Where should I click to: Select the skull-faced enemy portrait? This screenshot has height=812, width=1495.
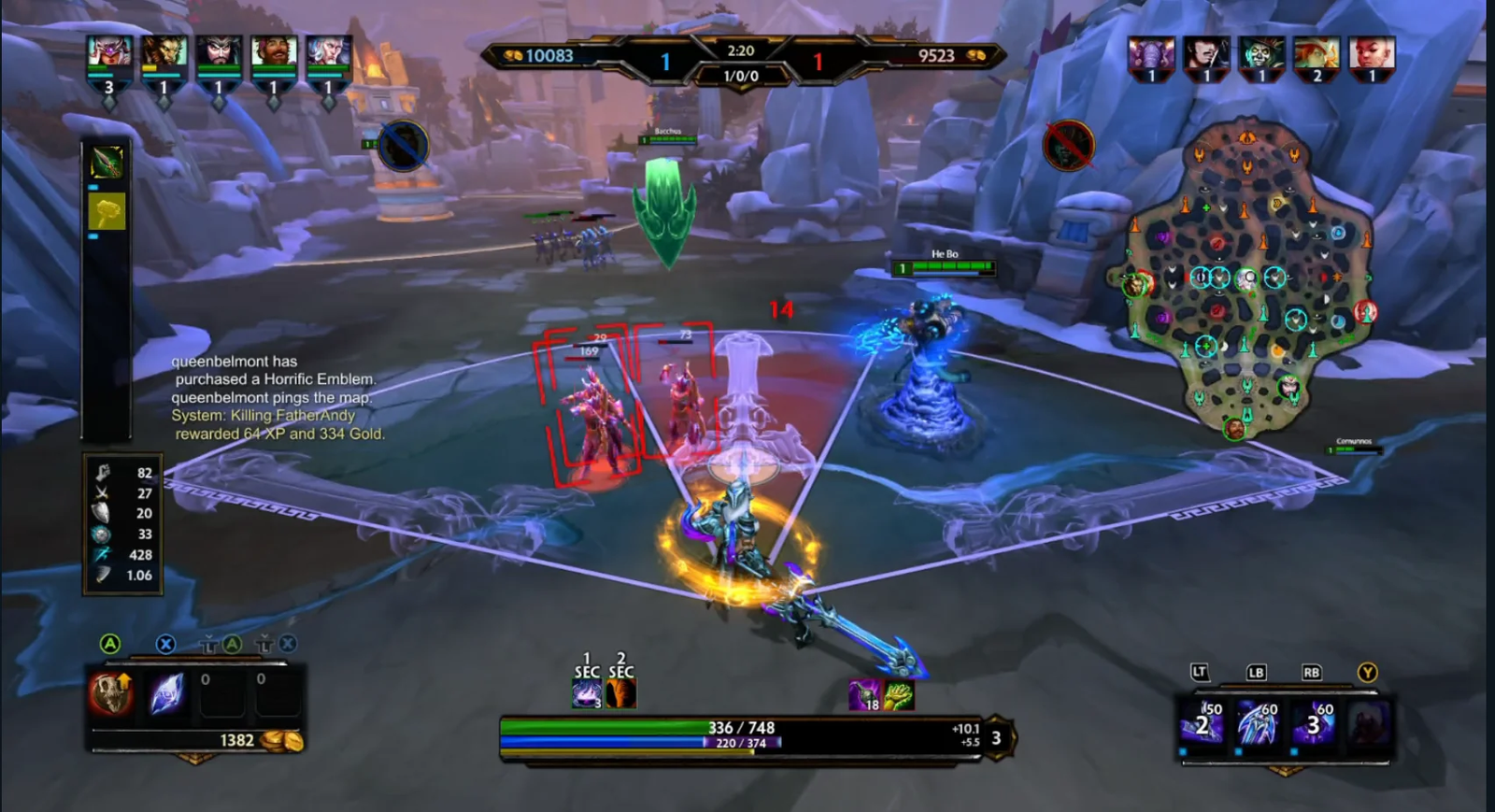click(1261, 53)
